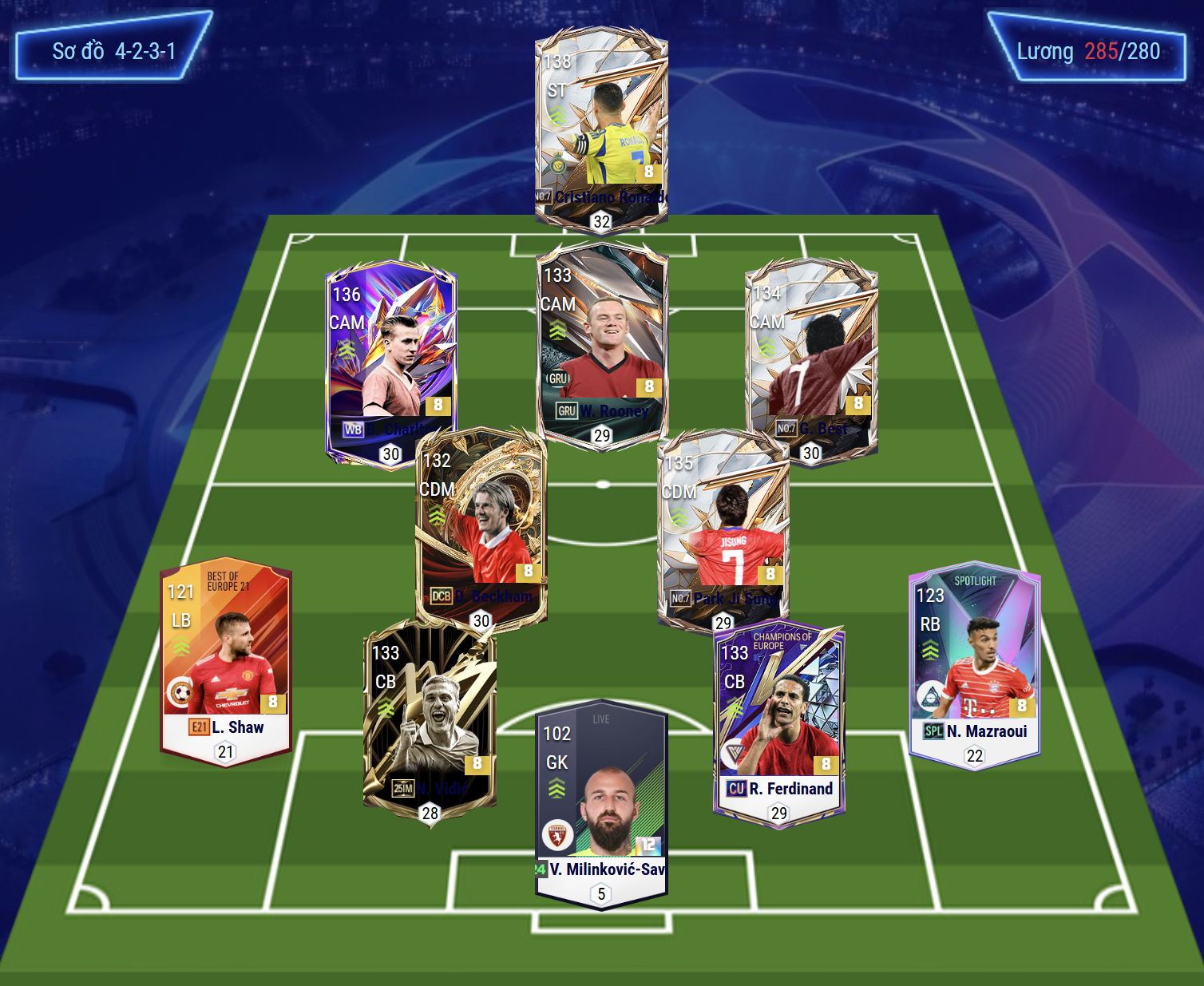Select the Park Ji Sung CDM card
The width and height of the screenshot is (1204, 986).
tap(723, 529)
